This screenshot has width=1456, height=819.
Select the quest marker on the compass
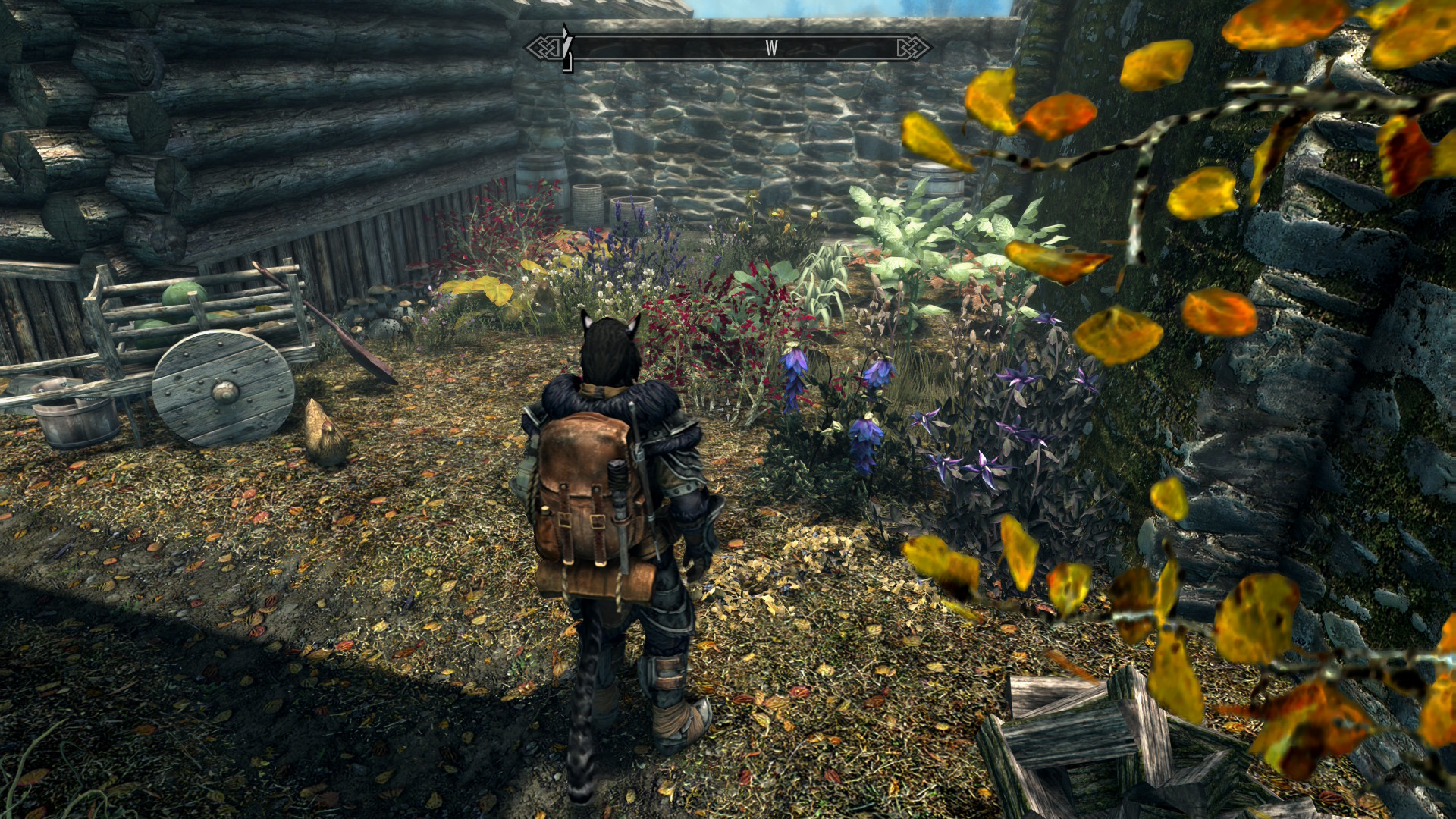(x=566, y=47)
